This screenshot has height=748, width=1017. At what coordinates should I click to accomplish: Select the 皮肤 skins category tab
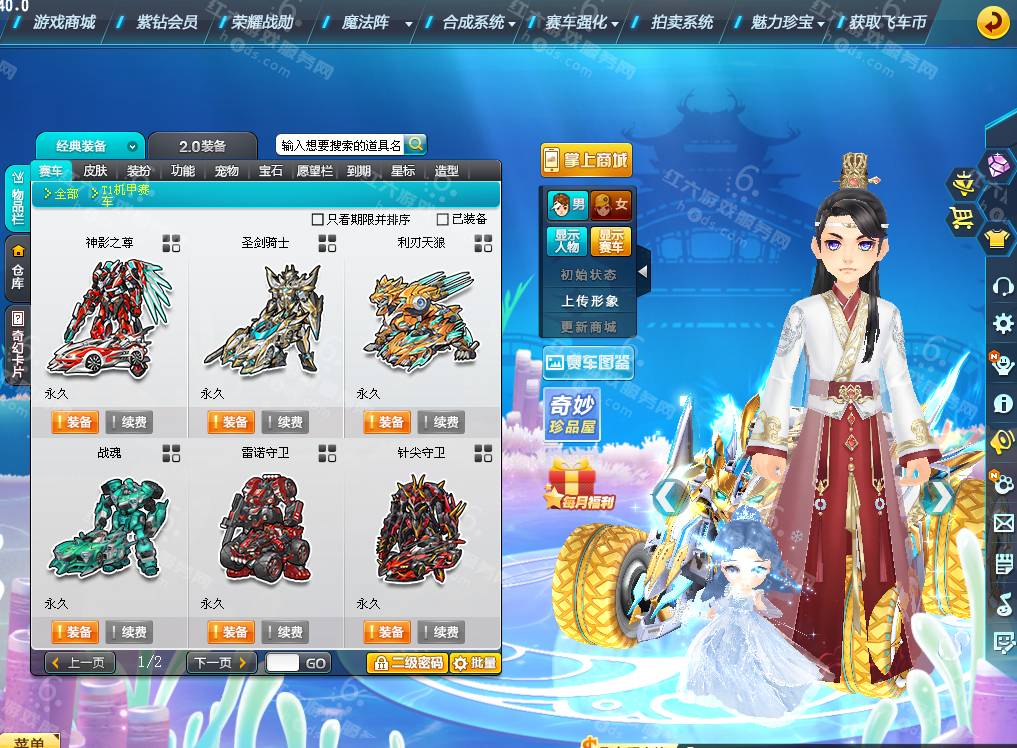[95, 171]
